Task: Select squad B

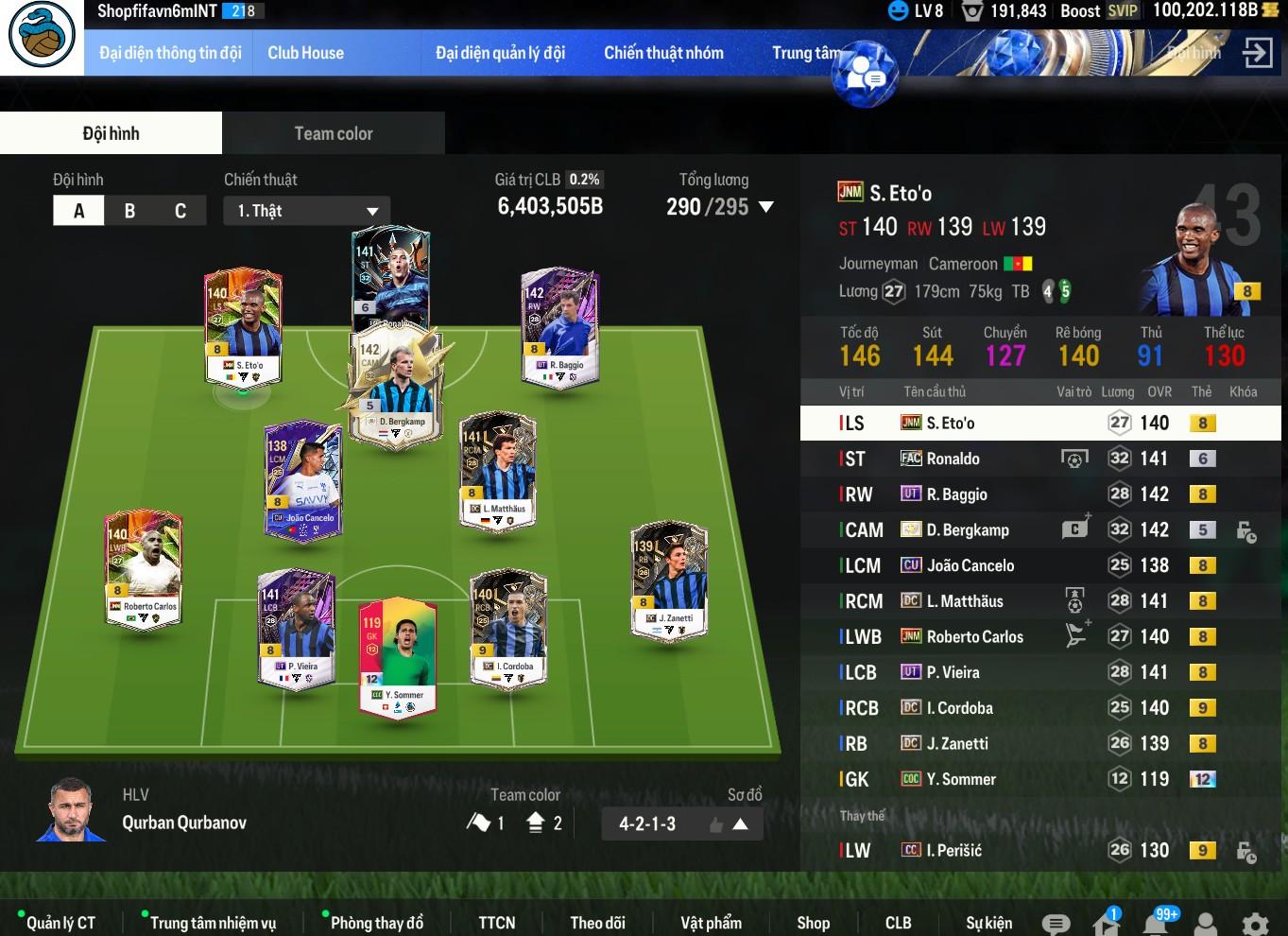Action: tap(129, 211)
